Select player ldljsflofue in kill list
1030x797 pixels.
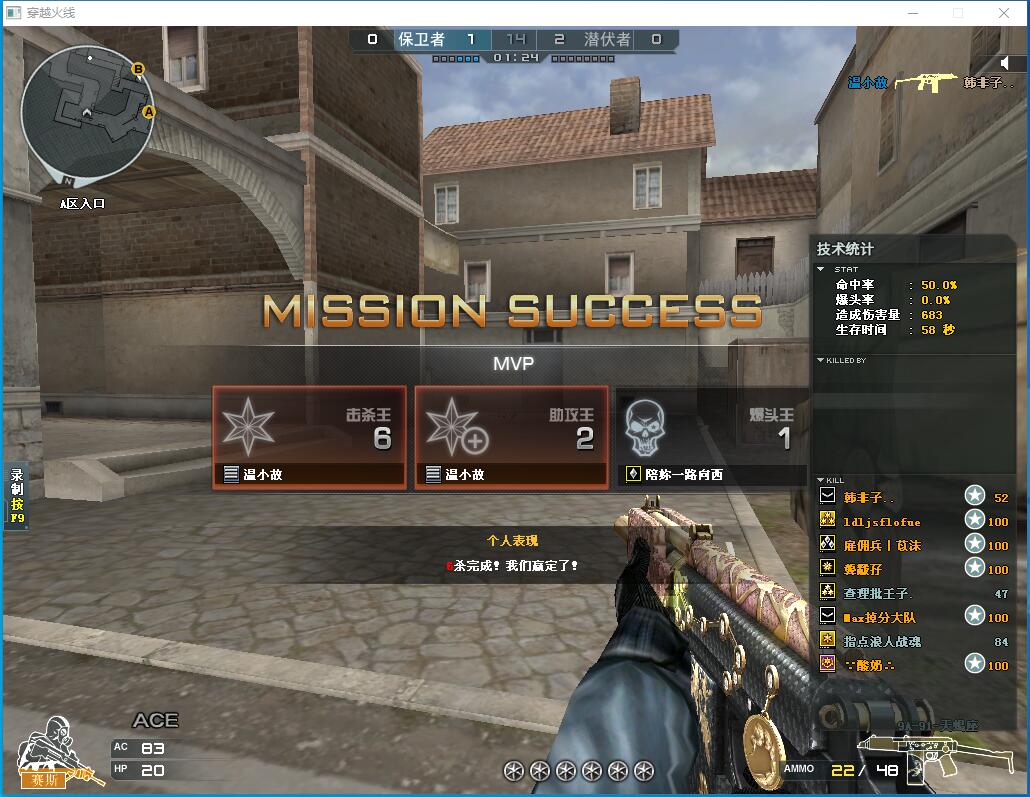tap(881, 521)
